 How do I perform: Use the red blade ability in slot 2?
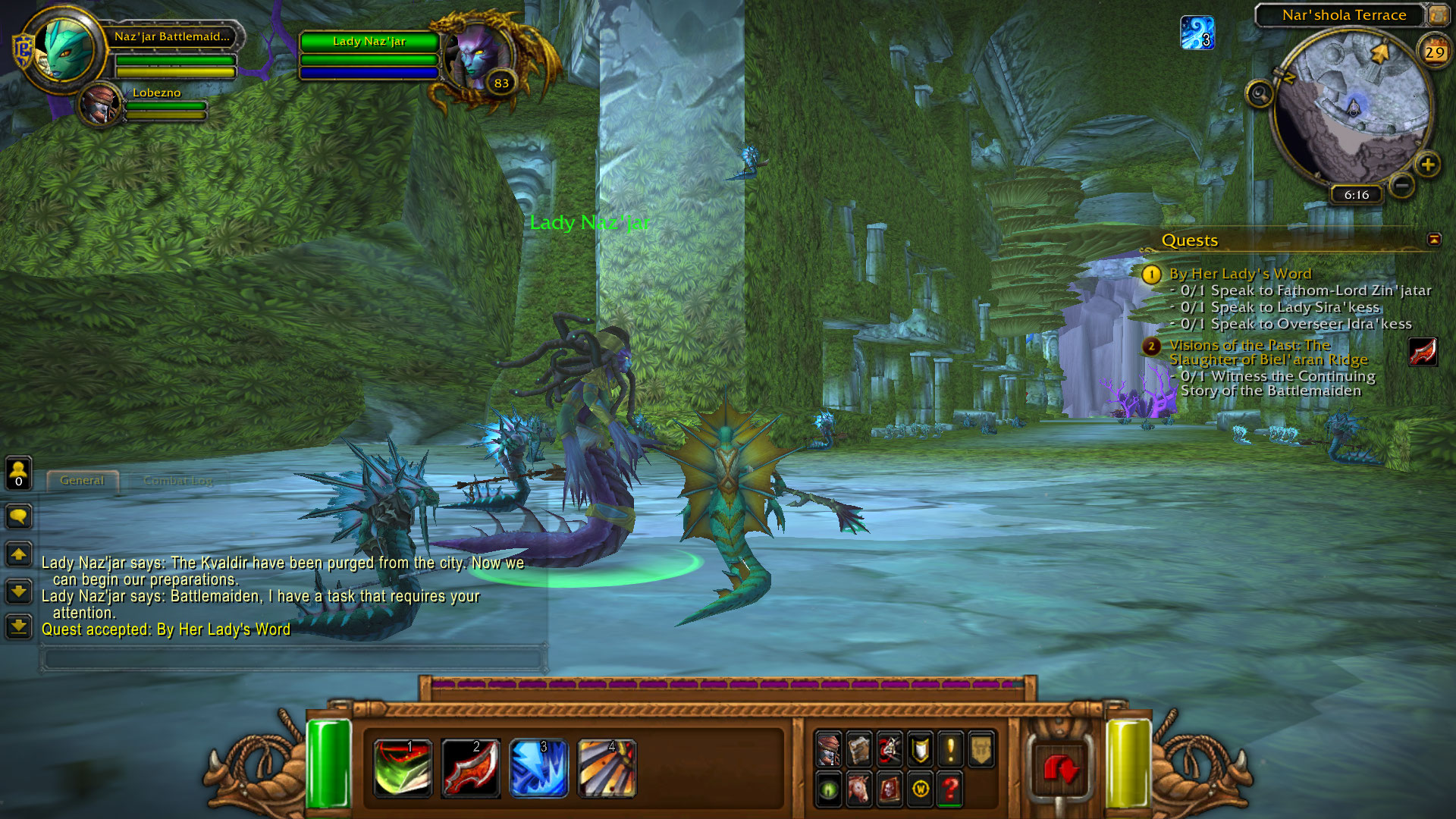pos(471,768)
